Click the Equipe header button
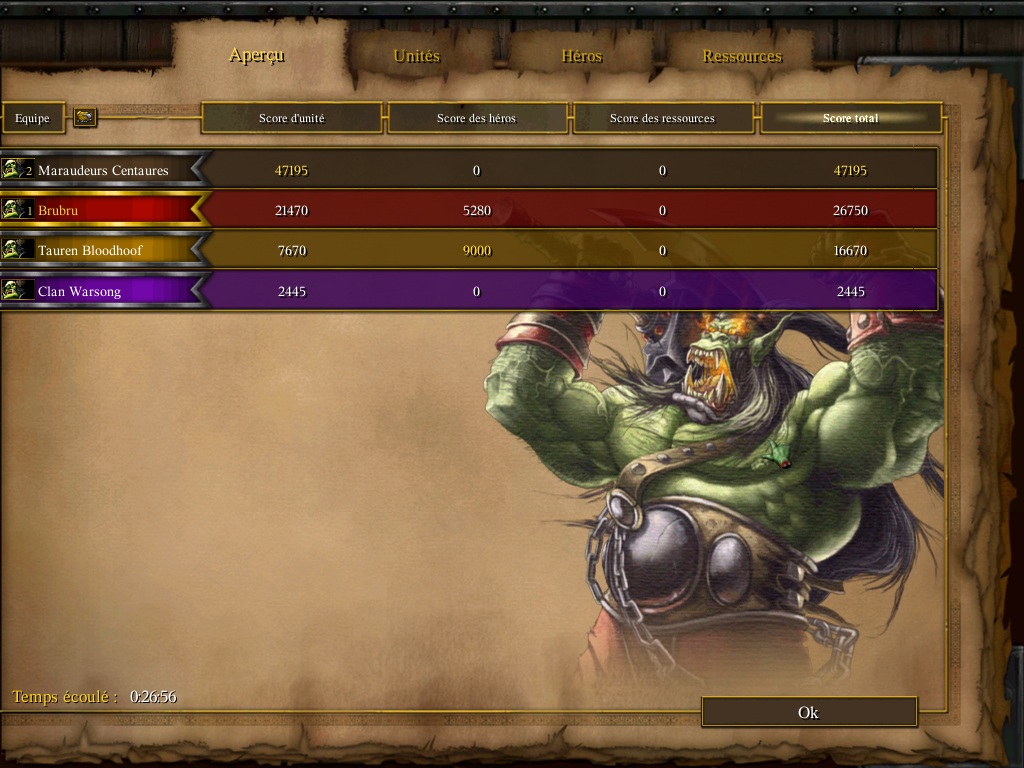Image resolution: width=1024 pixels, height=768 pixels. point(32,118)
